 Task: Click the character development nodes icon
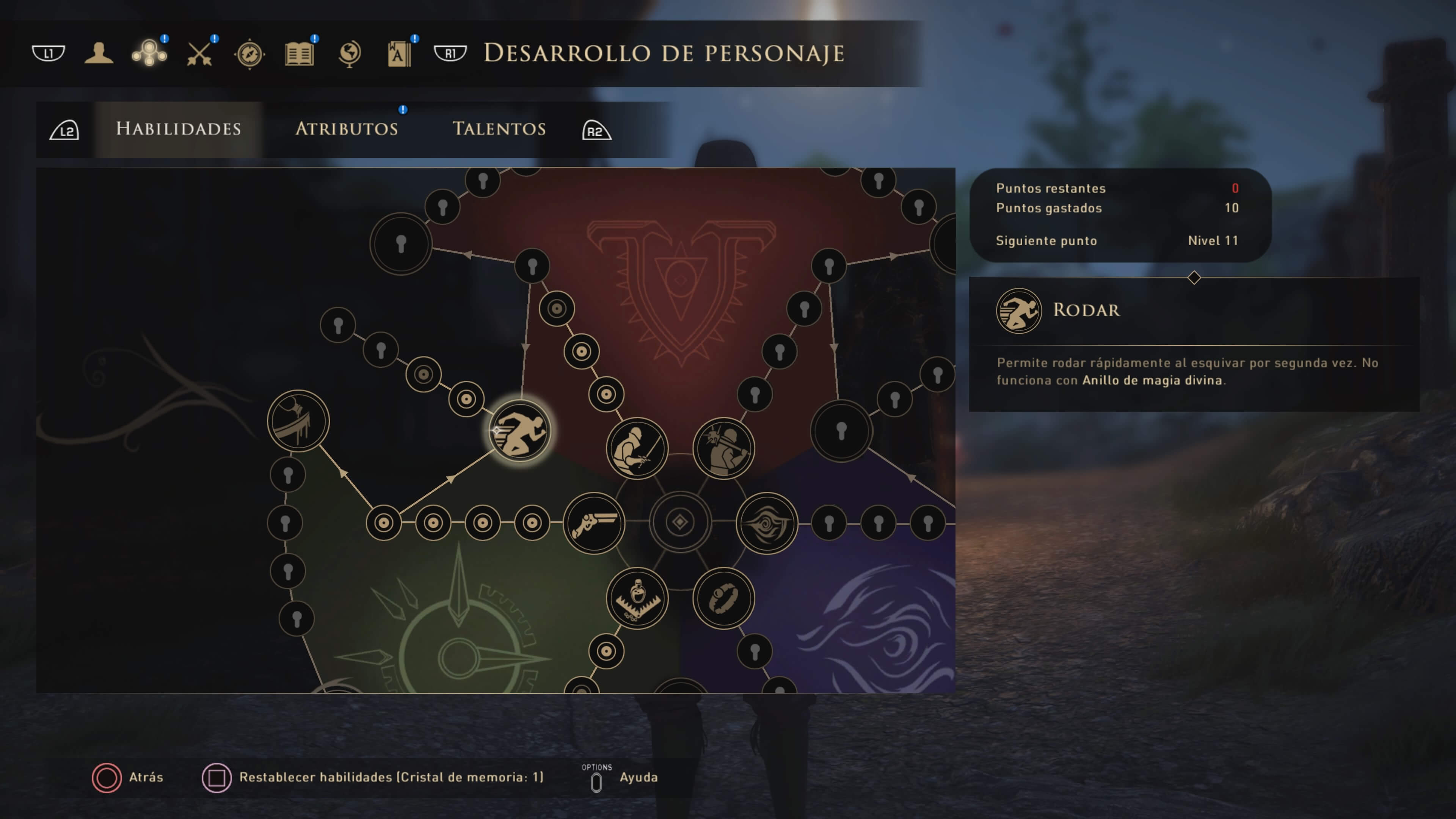[x=149, y=54]
